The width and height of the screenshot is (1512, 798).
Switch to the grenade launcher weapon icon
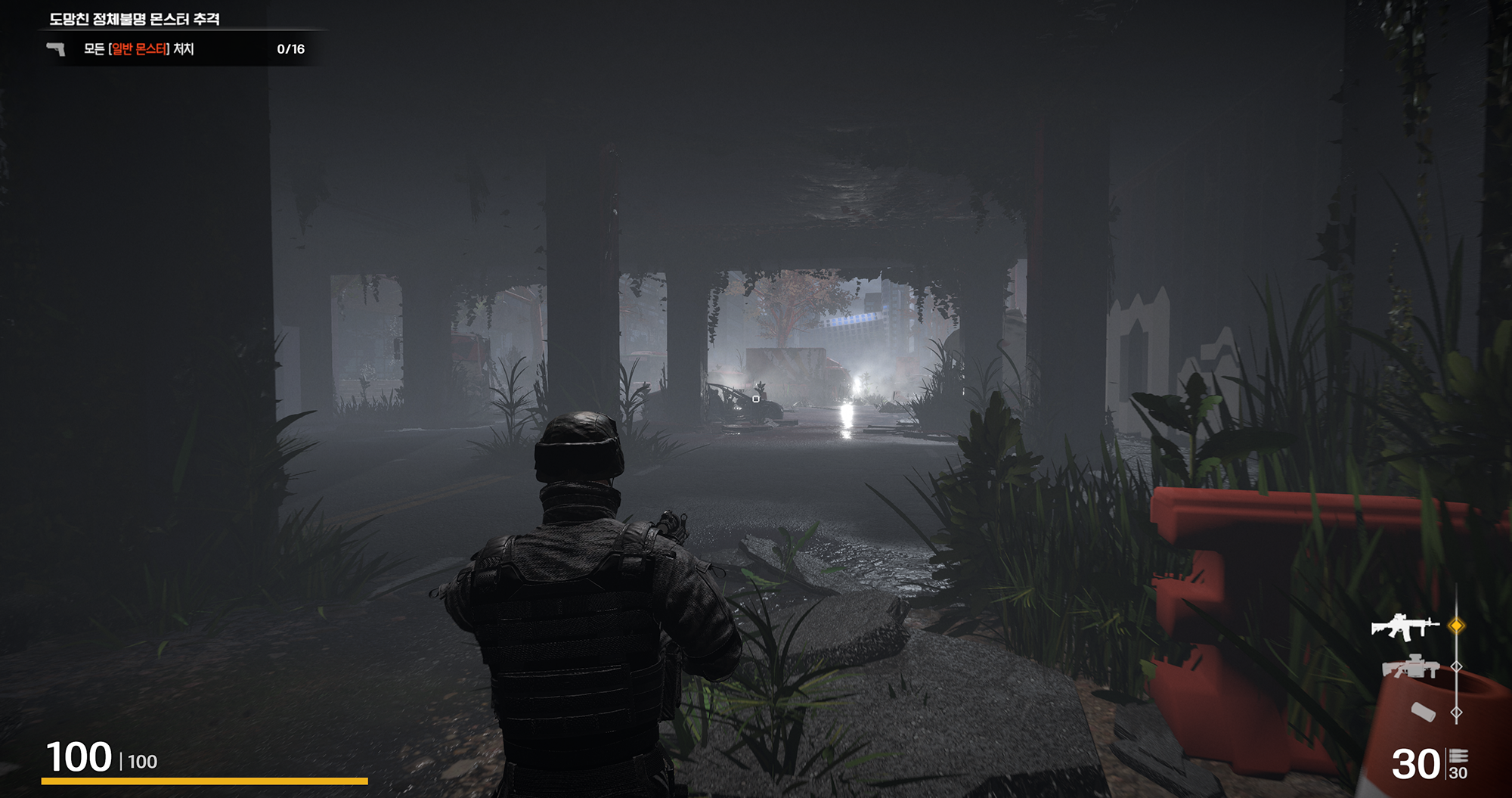pyautogui.click(x=1411, y=667)
